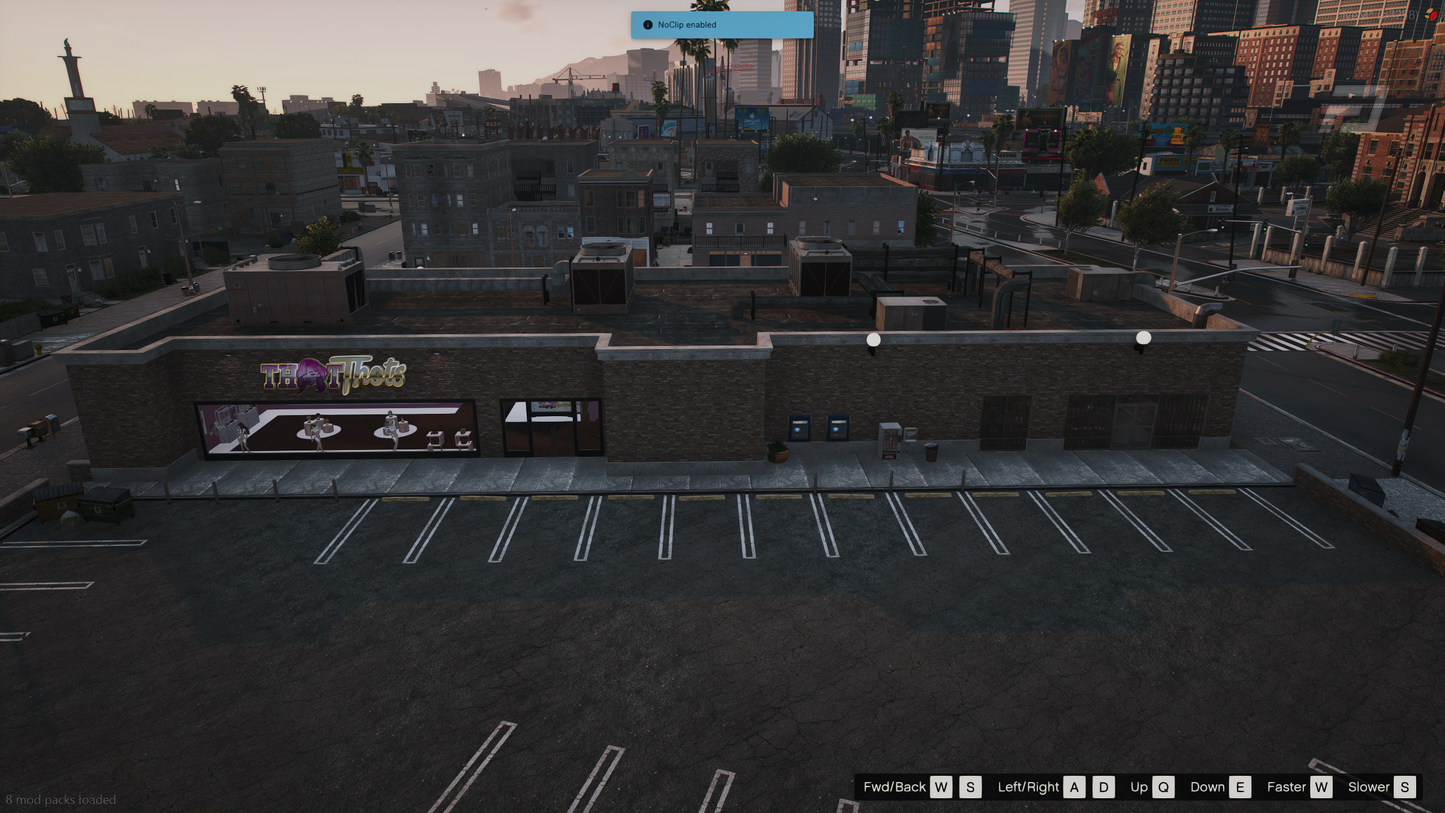Click the S key badge next to Slower
Viewport: 1445px width, 813px height.
(x=1404, y=787)
